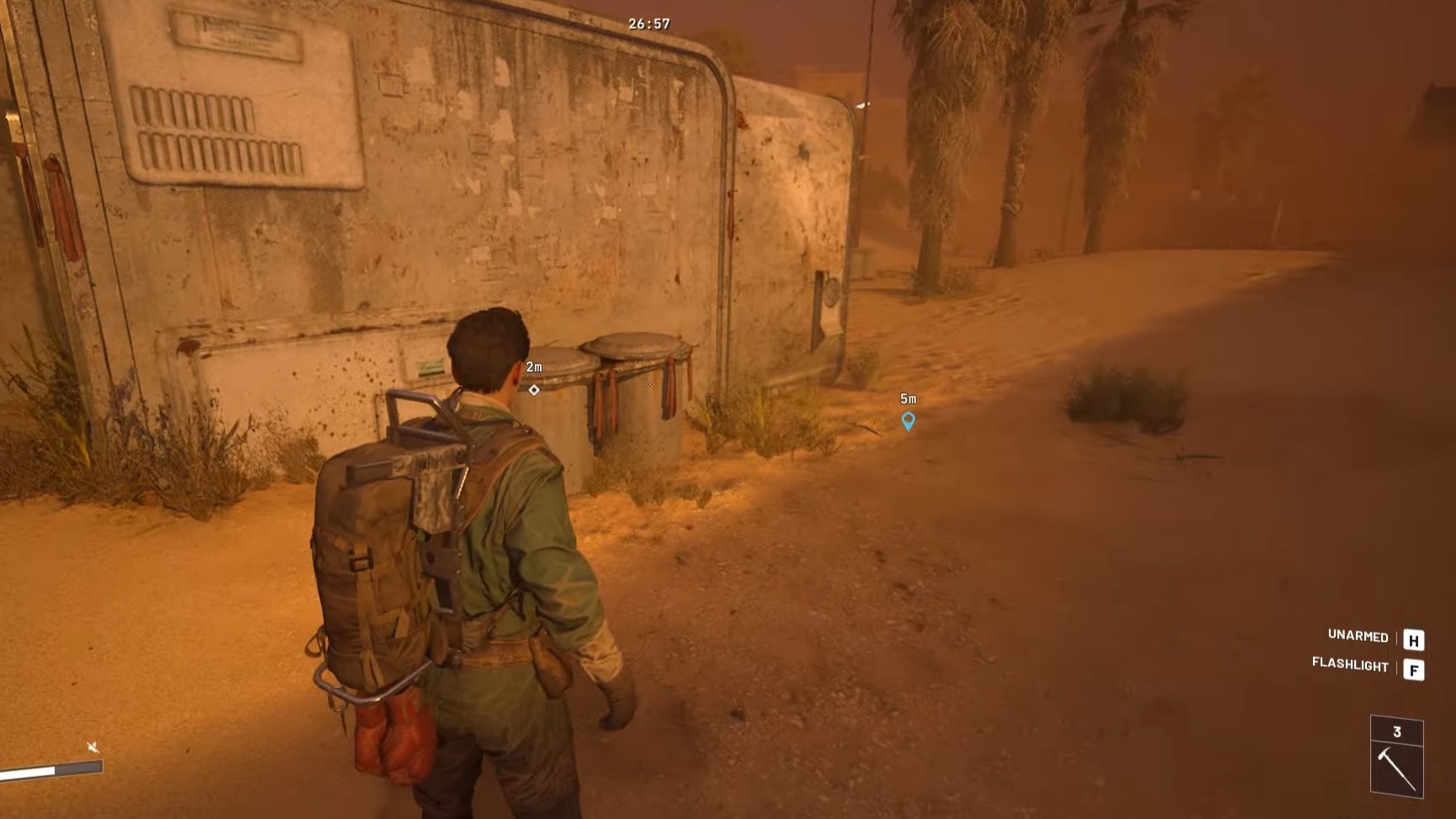Click the center aiming crosshair dot

649,383
